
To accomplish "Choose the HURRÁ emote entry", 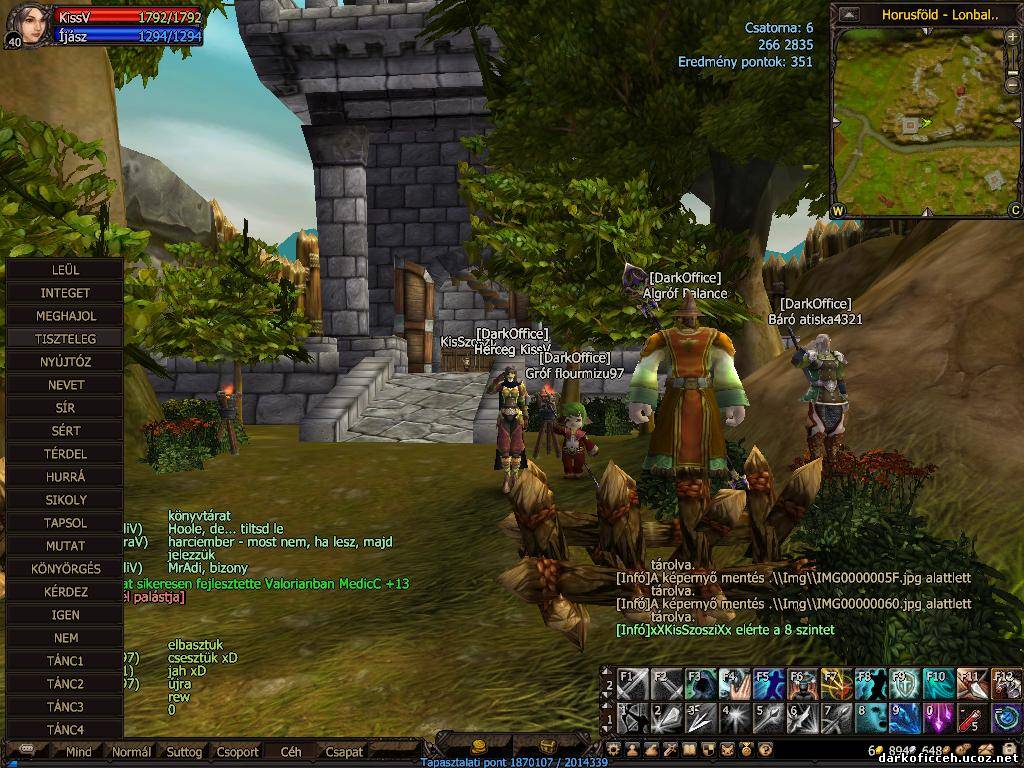I will click(65, 477).
